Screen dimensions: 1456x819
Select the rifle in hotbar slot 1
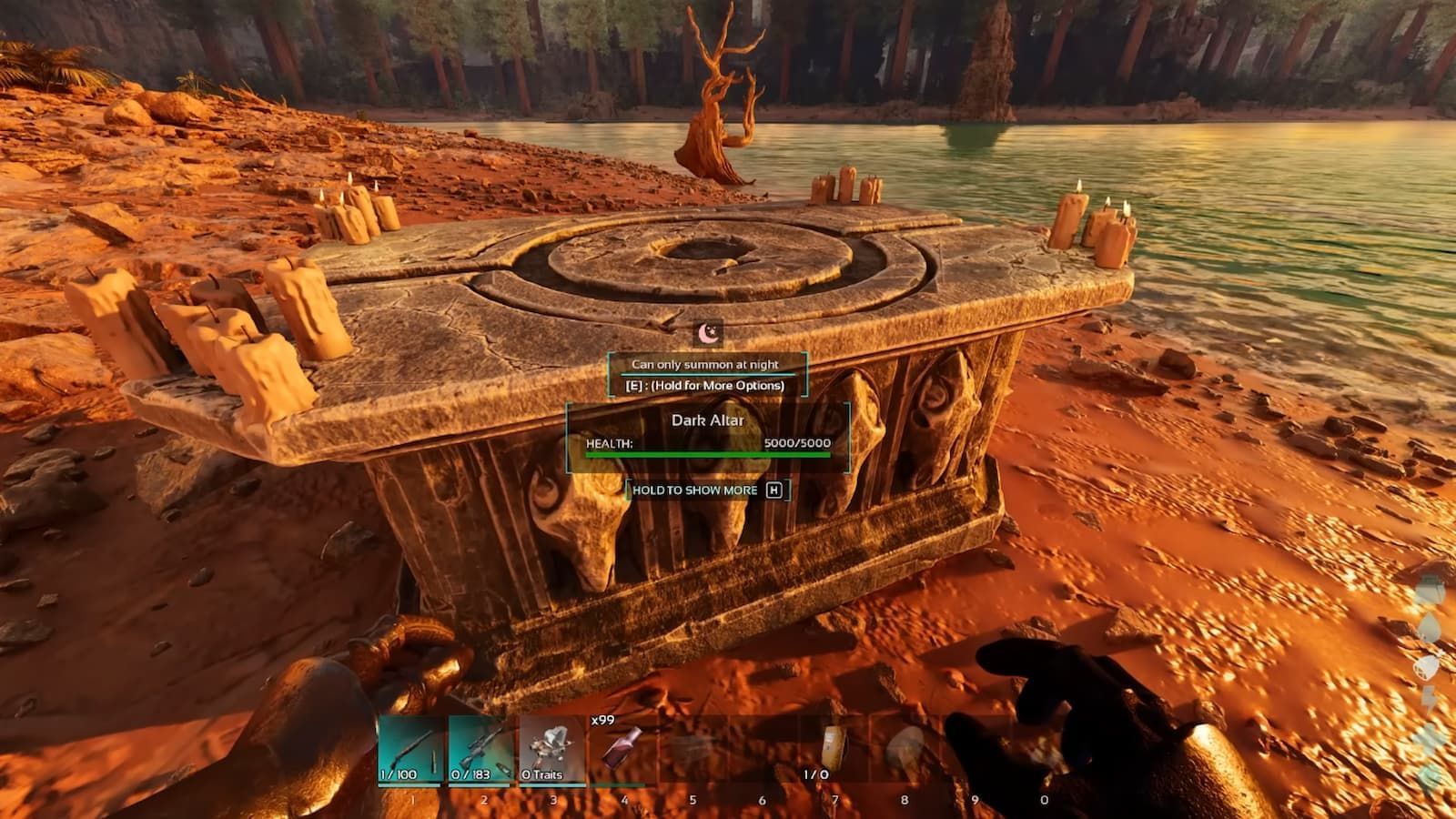tap(411, 748)
